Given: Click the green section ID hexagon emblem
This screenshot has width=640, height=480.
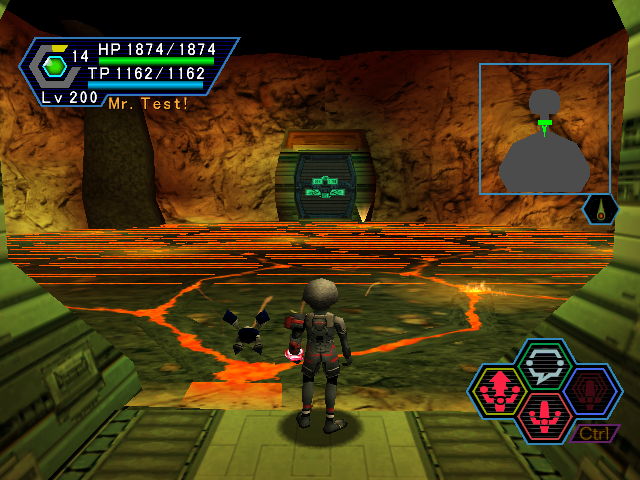Looking at the screenshot, I should [55, 66].
